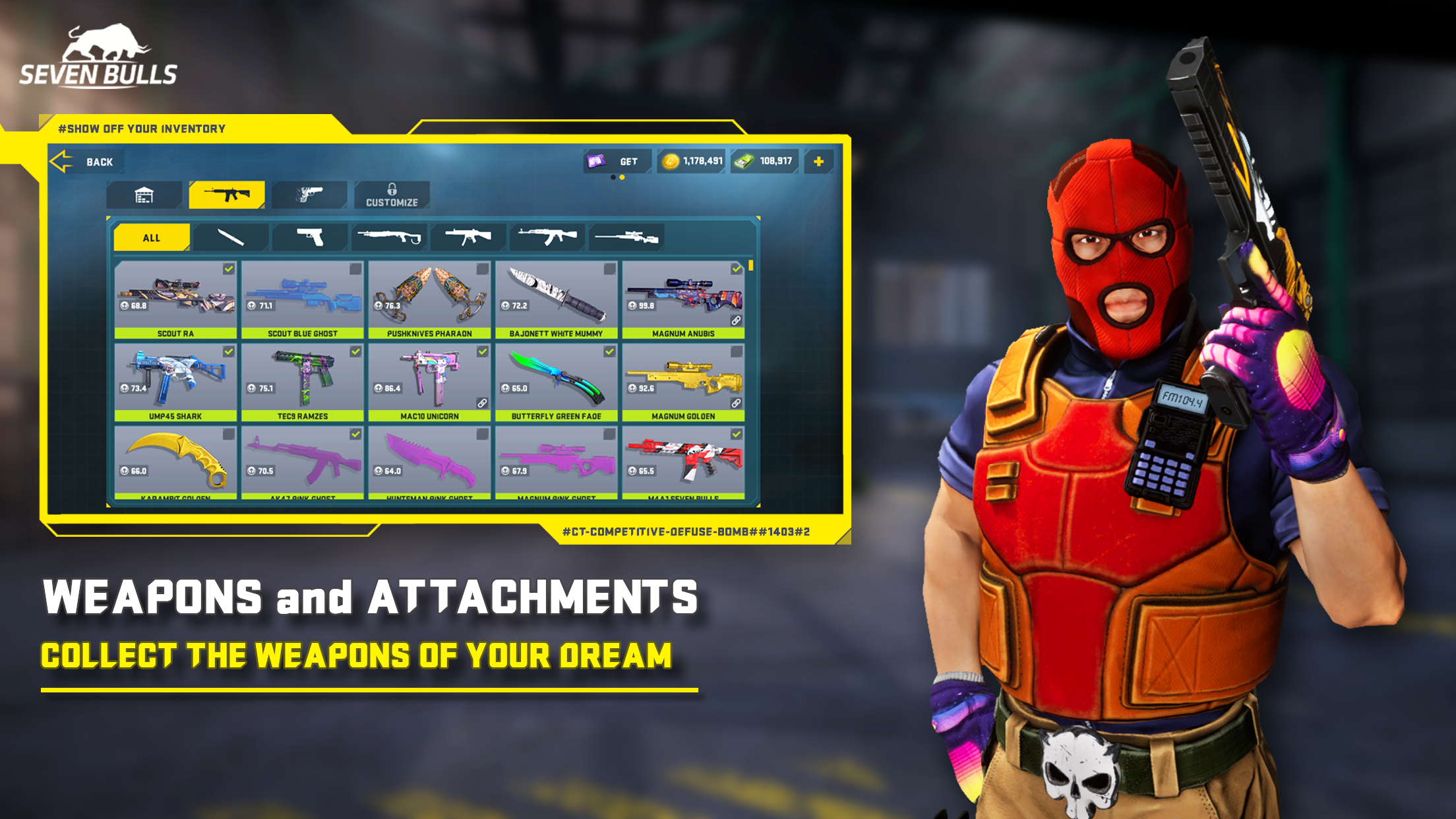The height and width of the screenshot is (819, 1456).
Task: Filter weapons by assault rifles category
Action: 549,237
